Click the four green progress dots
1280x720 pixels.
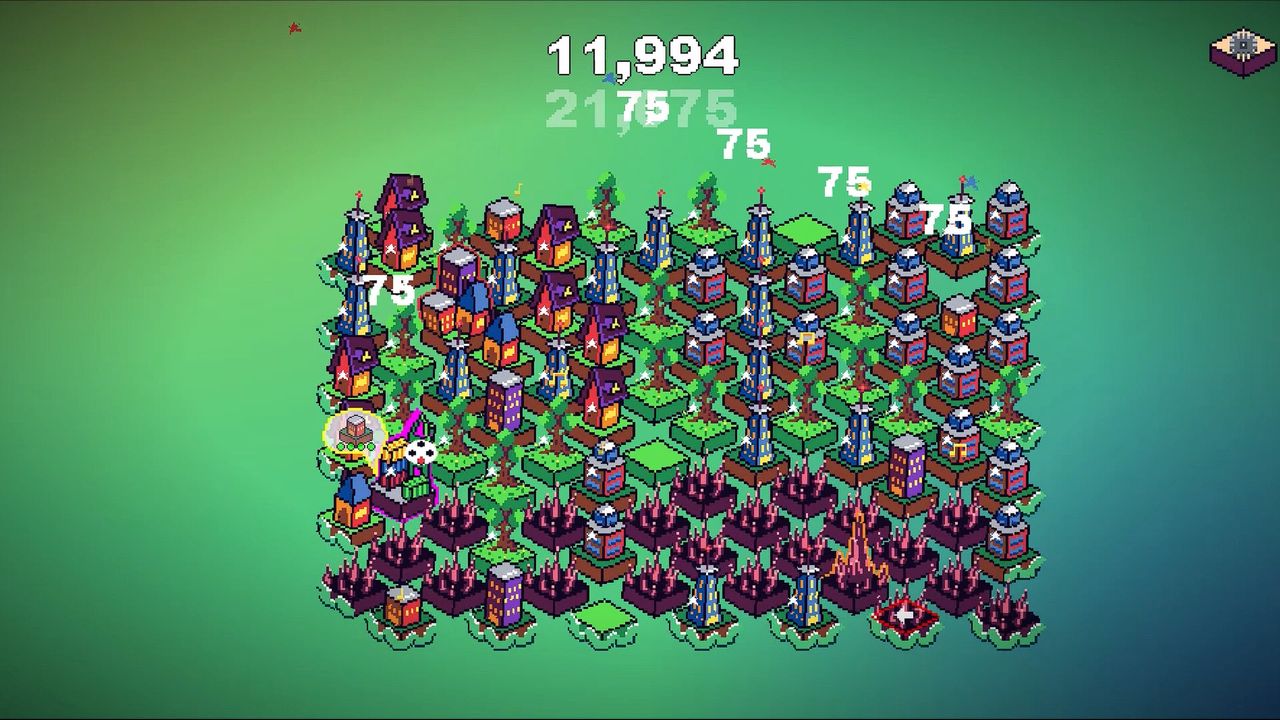click(x=355, y=446)
